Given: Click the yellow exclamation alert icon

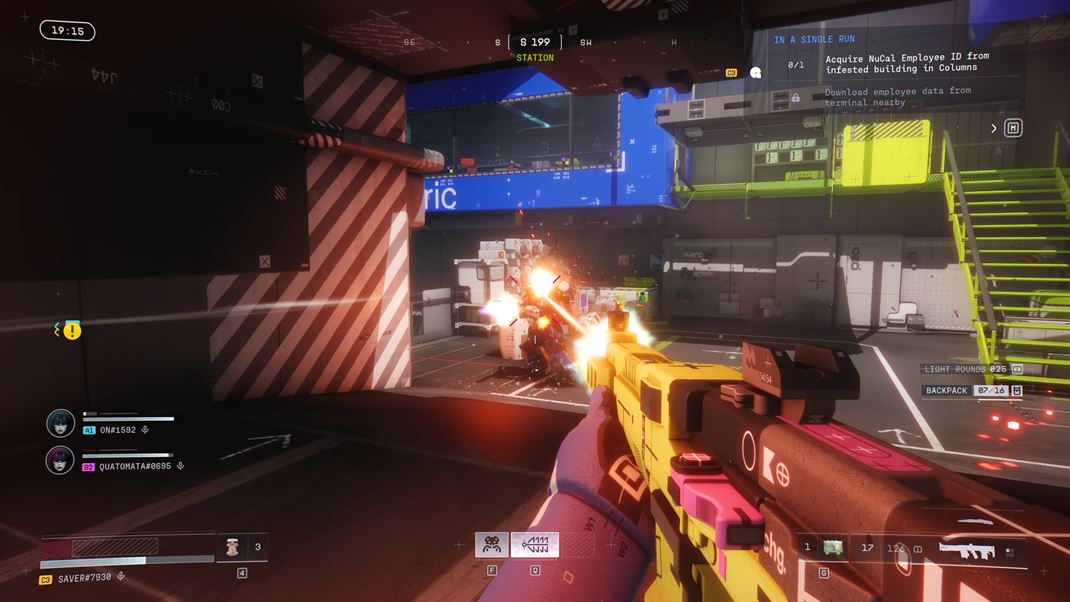Looking at the screenshot, I should [x=72, y=330].
